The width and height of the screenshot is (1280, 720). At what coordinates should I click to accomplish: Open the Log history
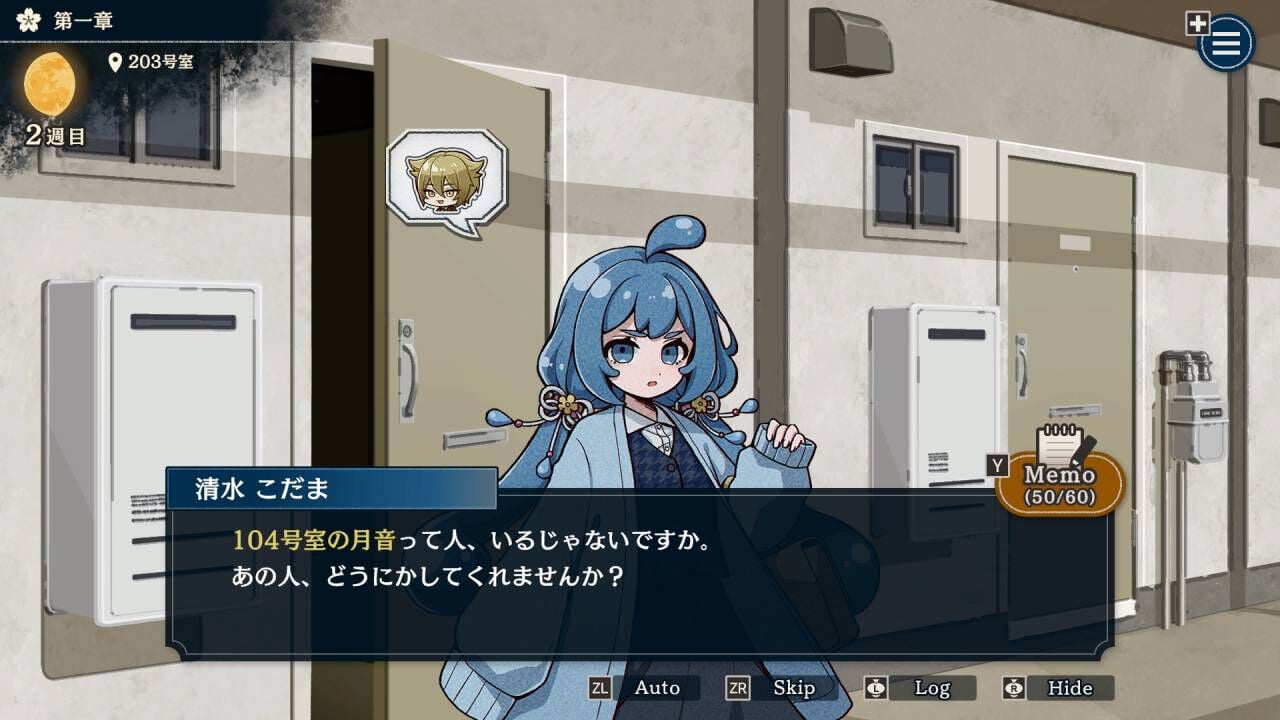930,688
